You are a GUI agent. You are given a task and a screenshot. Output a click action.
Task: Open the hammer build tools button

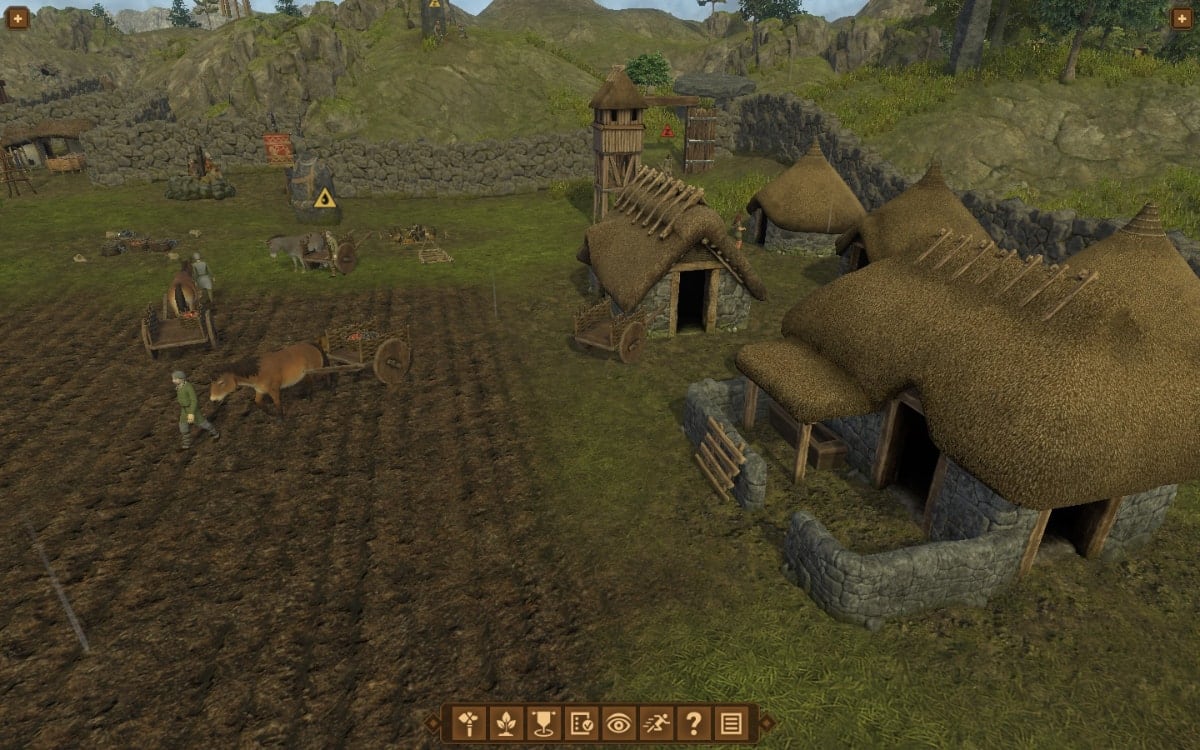point(468,722)
